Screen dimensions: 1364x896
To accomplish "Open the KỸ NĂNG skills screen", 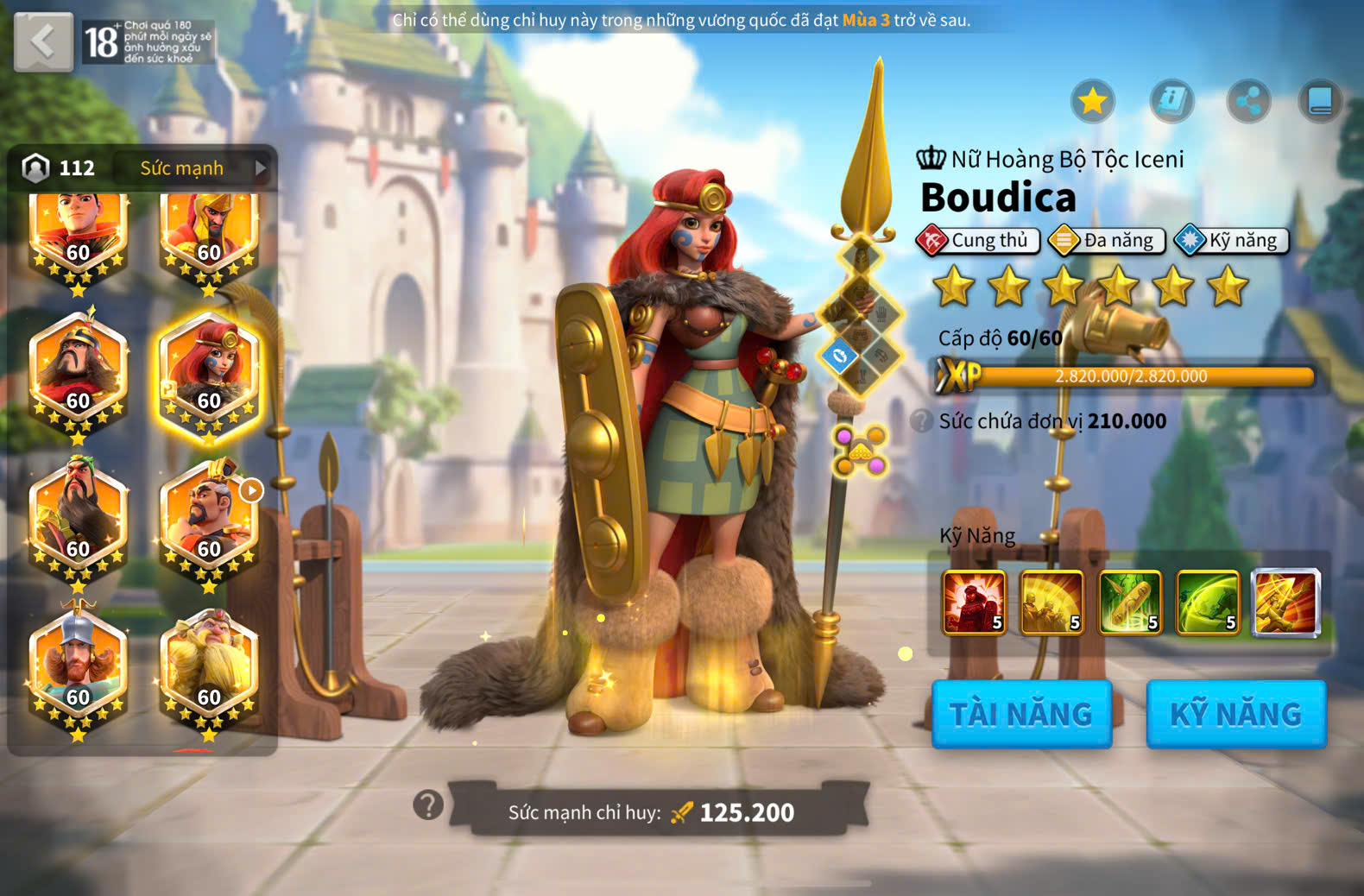I will 1235,714.
